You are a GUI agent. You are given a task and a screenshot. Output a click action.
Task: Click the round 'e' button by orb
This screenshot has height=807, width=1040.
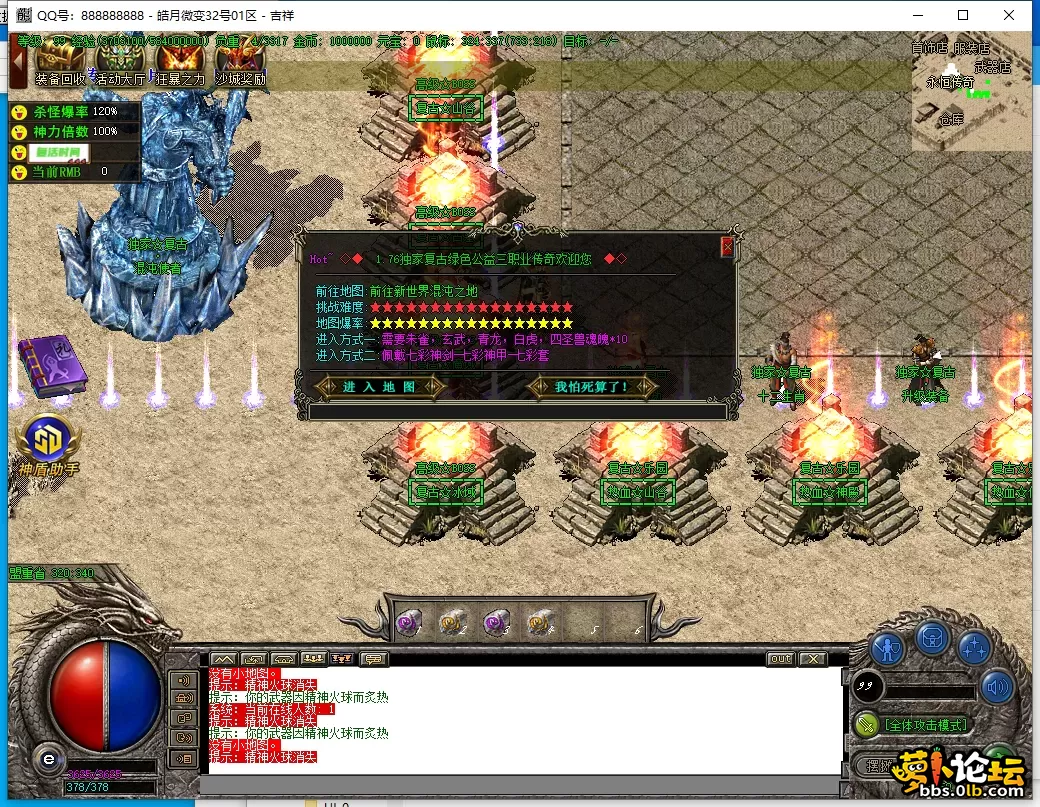pos(45,759)
